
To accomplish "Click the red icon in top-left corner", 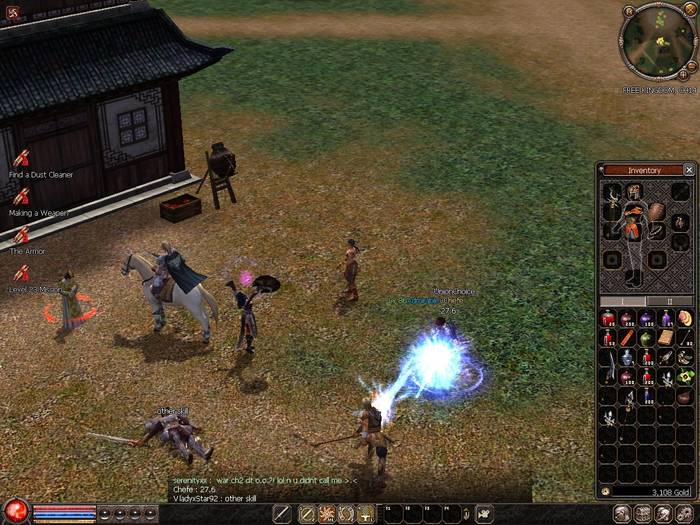I will click(10, 9).
